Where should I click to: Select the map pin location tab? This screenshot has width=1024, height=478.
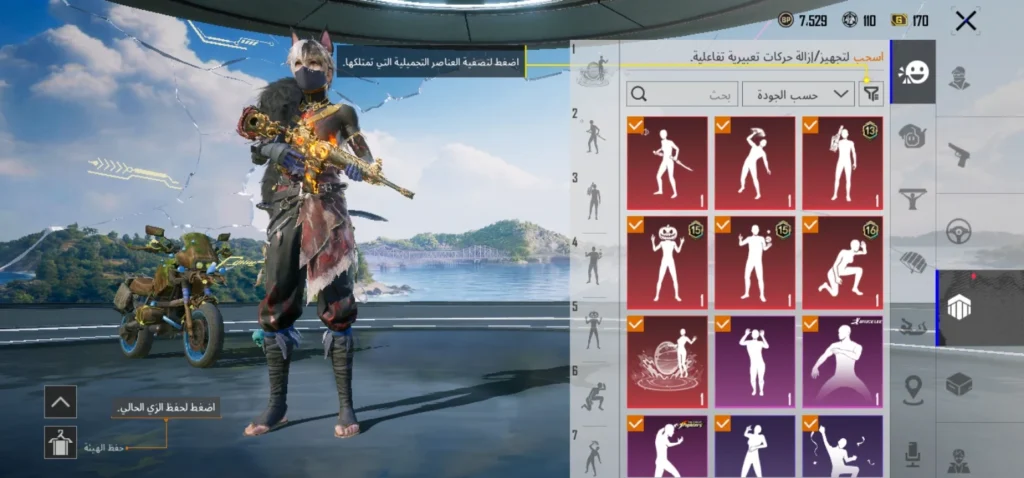tap(913, 390)
